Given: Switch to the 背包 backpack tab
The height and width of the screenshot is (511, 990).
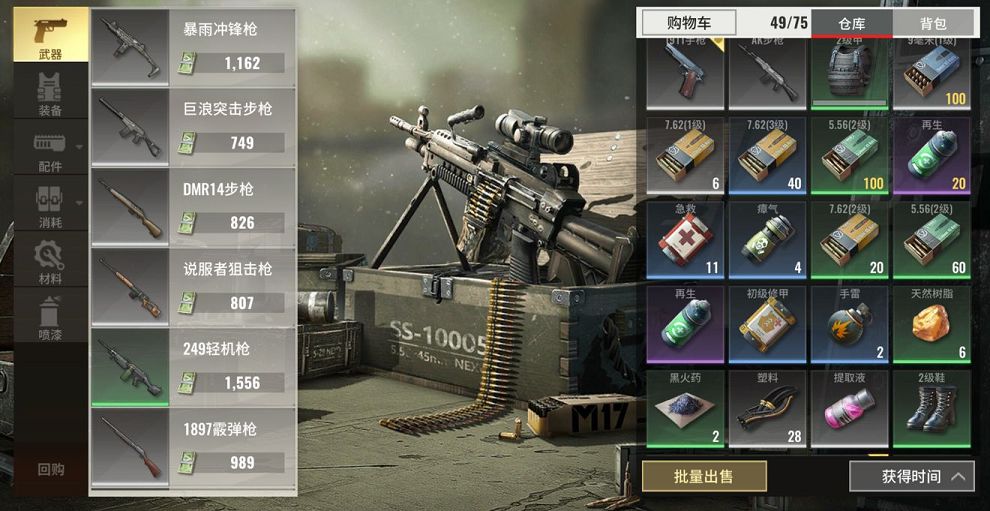Looking at the screenshot, I should (933, 23).
